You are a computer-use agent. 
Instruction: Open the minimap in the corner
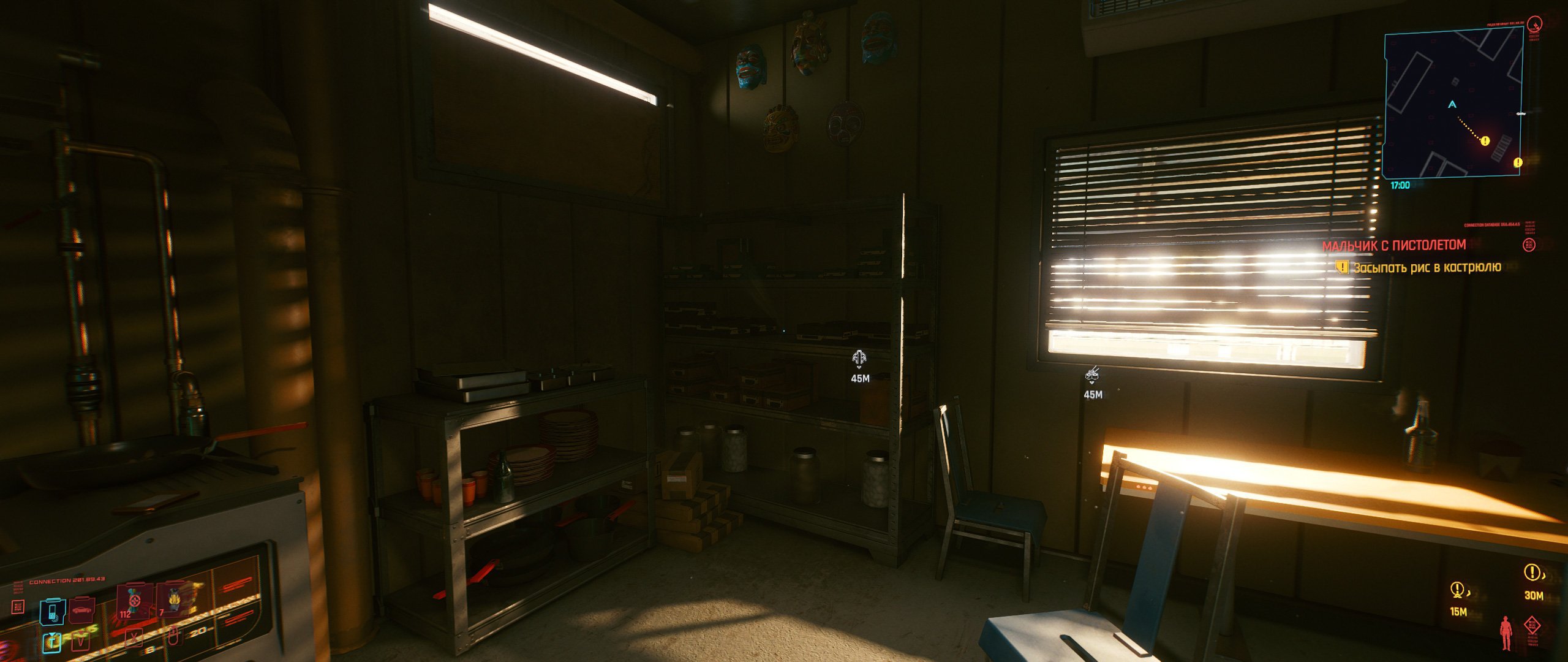(x=1453, y=104)
